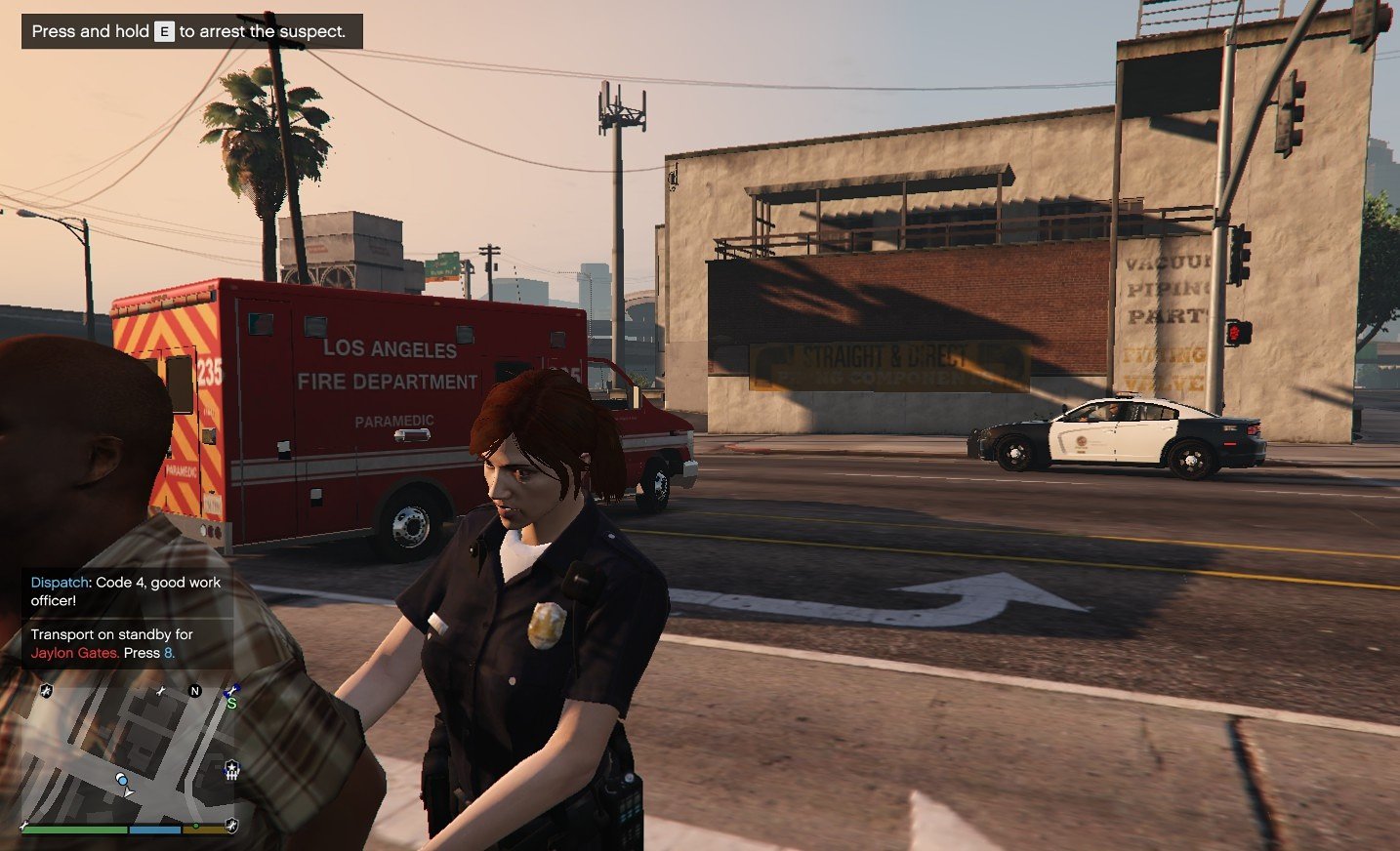The height and width of the screenshot is (851, 1400).
Task: Click the green S blip on minimap
Action: pos(231,703)
